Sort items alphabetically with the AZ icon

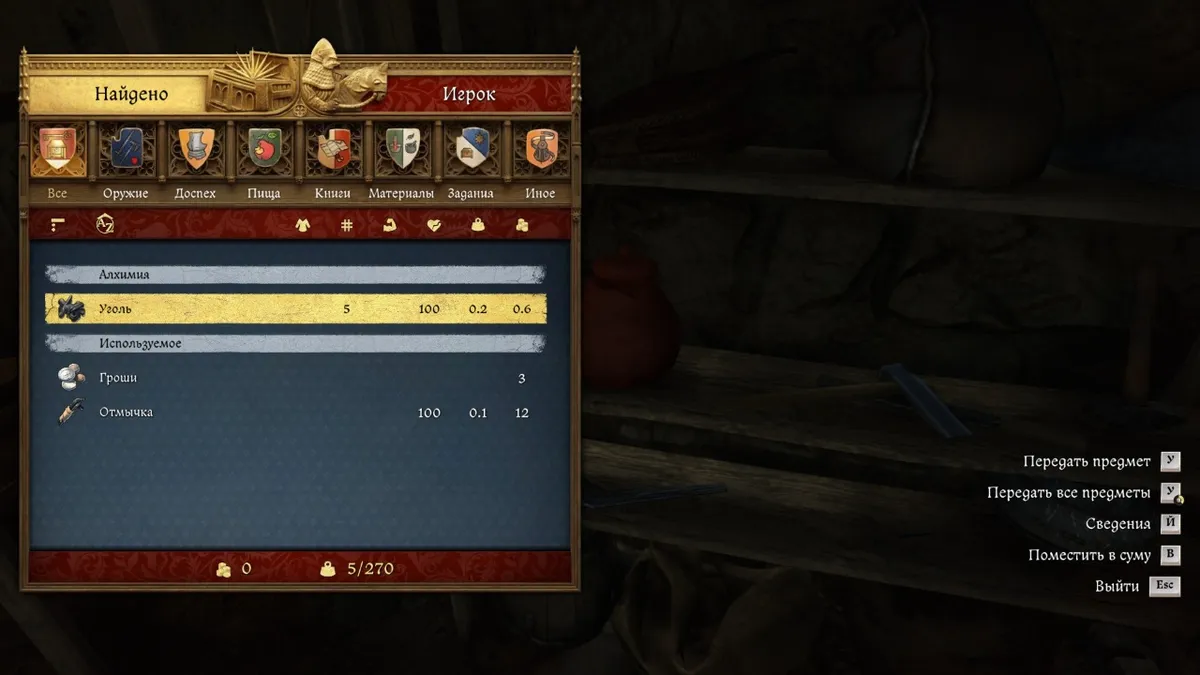click(105, 225)
